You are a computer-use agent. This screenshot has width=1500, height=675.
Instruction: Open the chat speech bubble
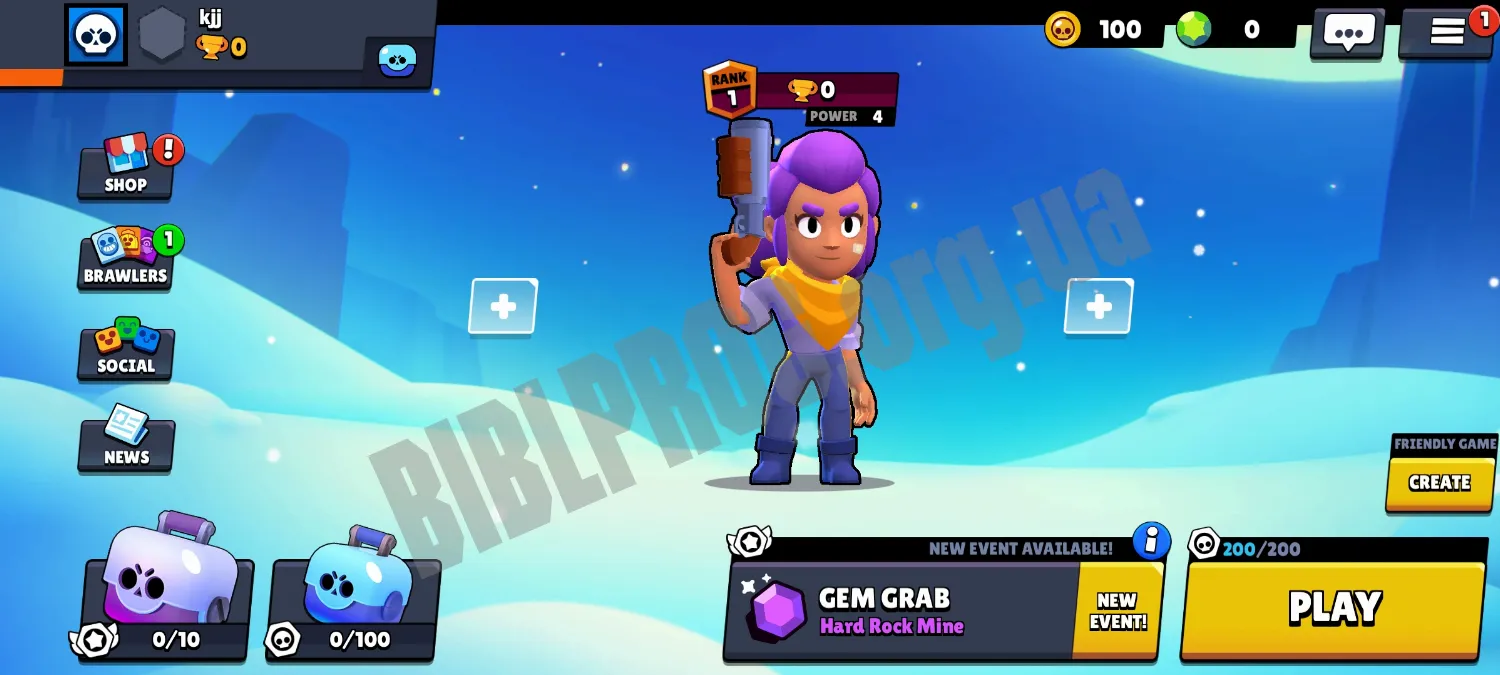pos(1348,33)
